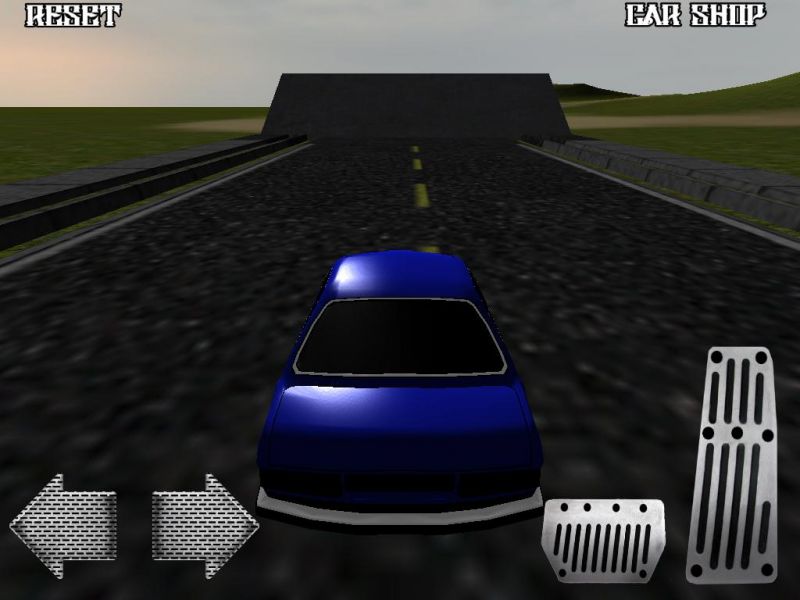Click the Reset button

[x=72, y=16]
